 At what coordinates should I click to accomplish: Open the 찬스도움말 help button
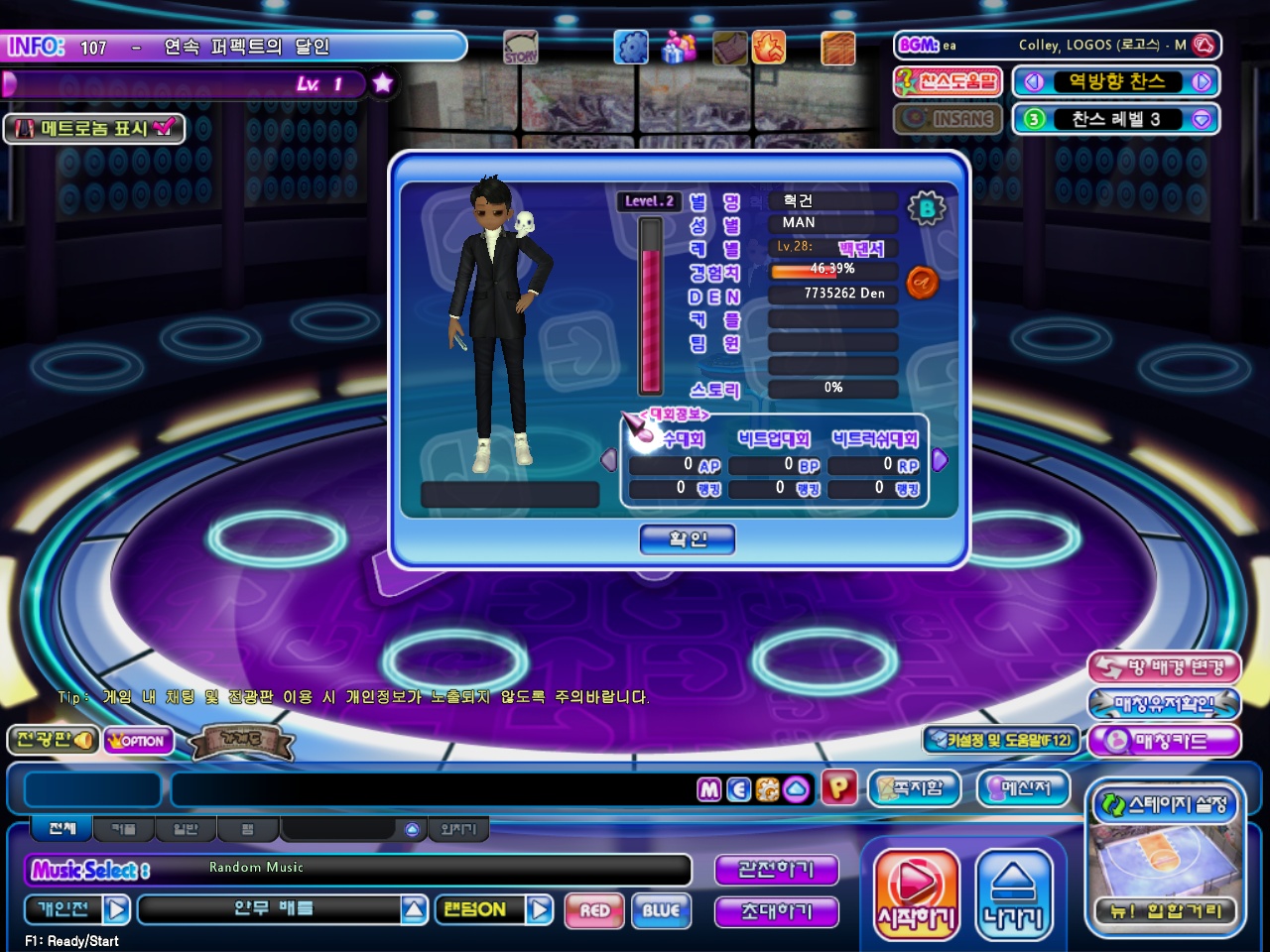tap(948, 82)
